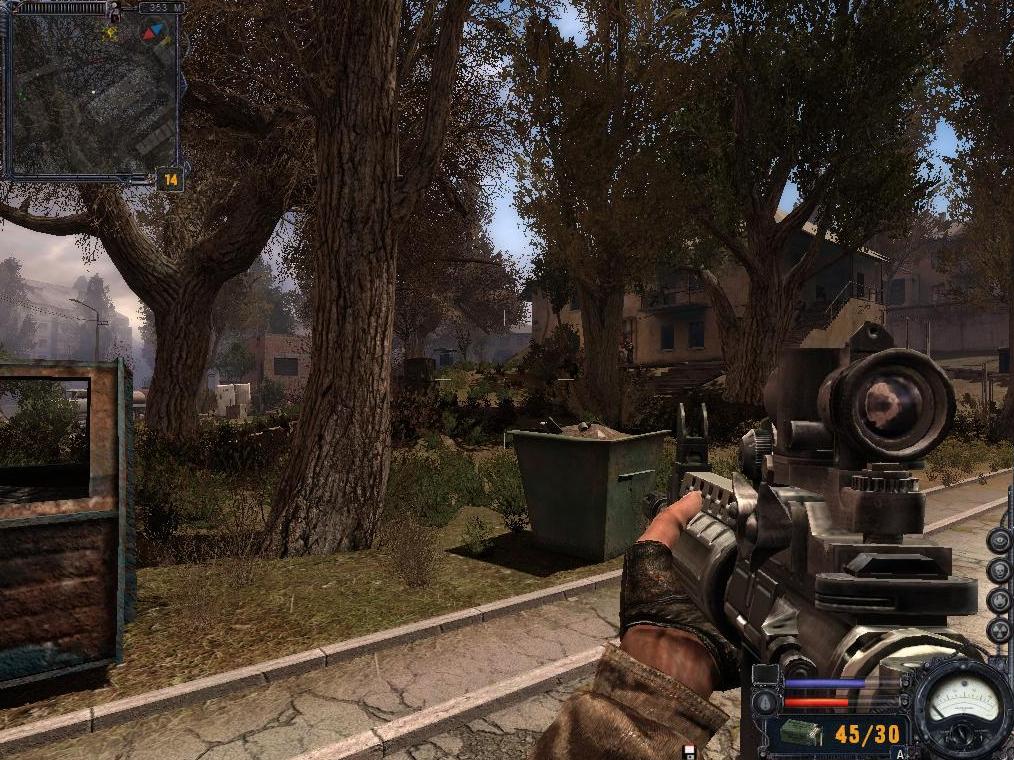Select the biohazard status indicator icon
Viewport: 1014px width, 760px height.
(998, 601)
